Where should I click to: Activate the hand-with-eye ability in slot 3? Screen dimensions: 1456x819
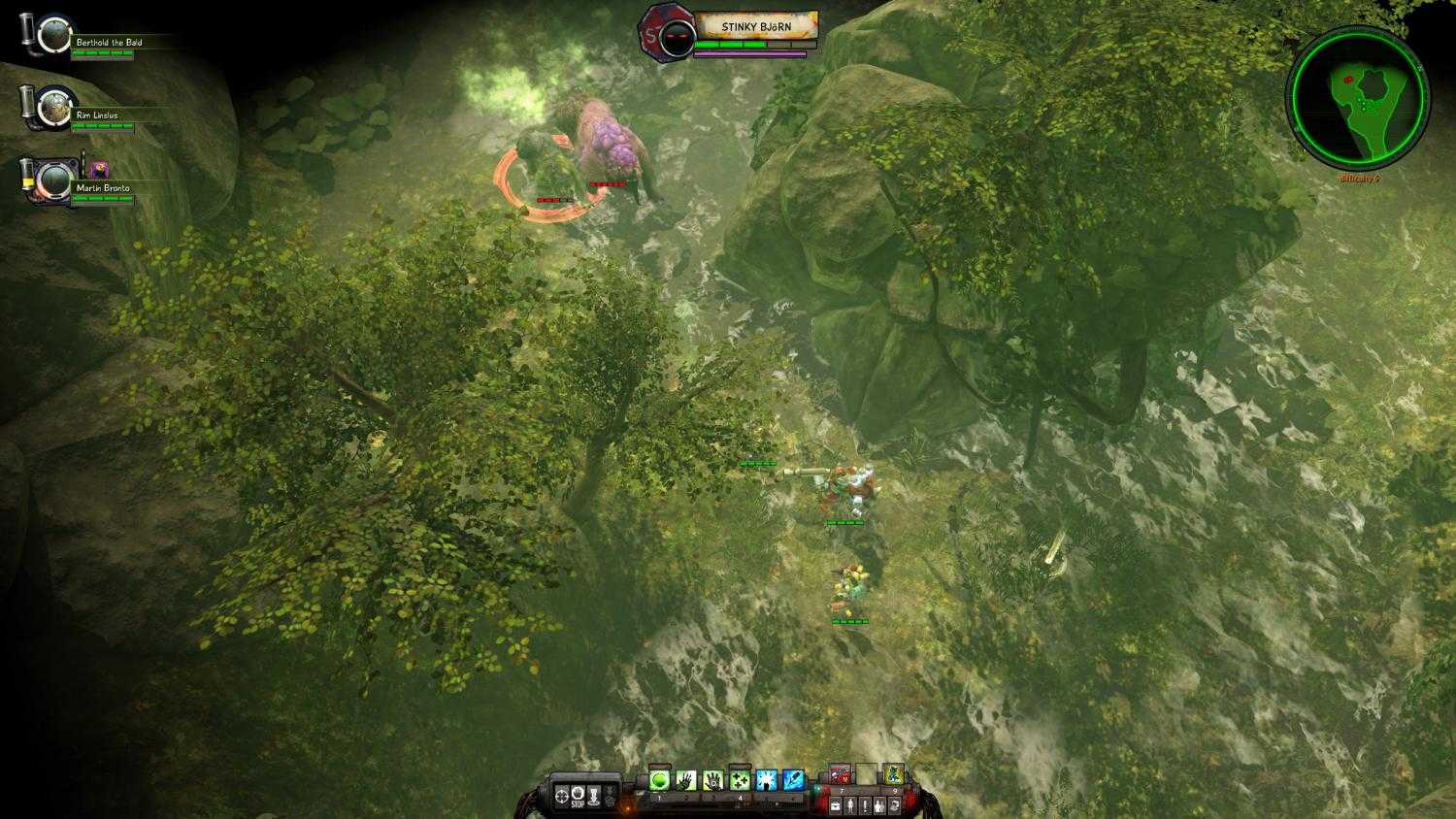tap(712, 780)
